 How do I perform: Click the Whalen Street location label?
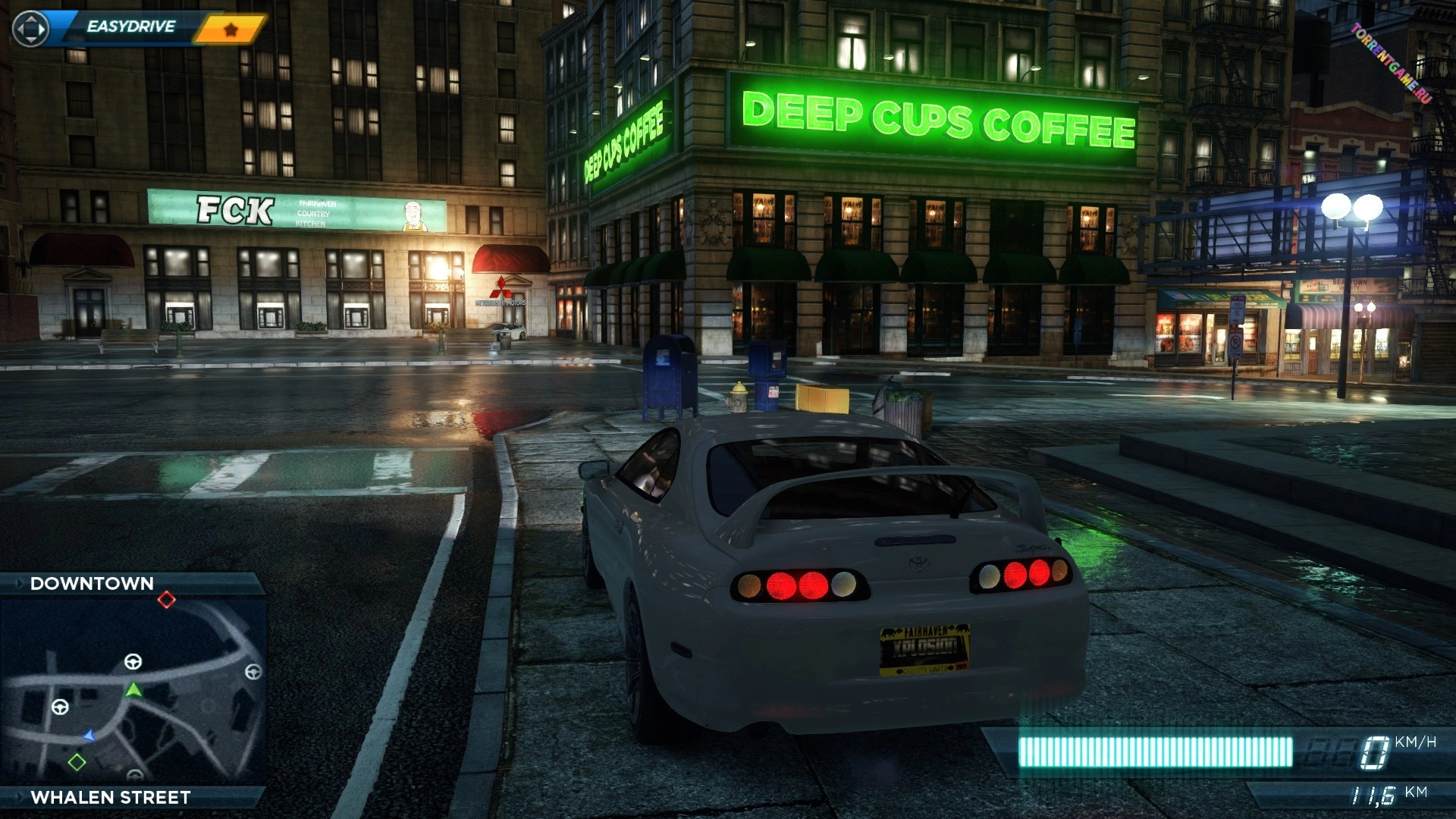coord(111,797)
